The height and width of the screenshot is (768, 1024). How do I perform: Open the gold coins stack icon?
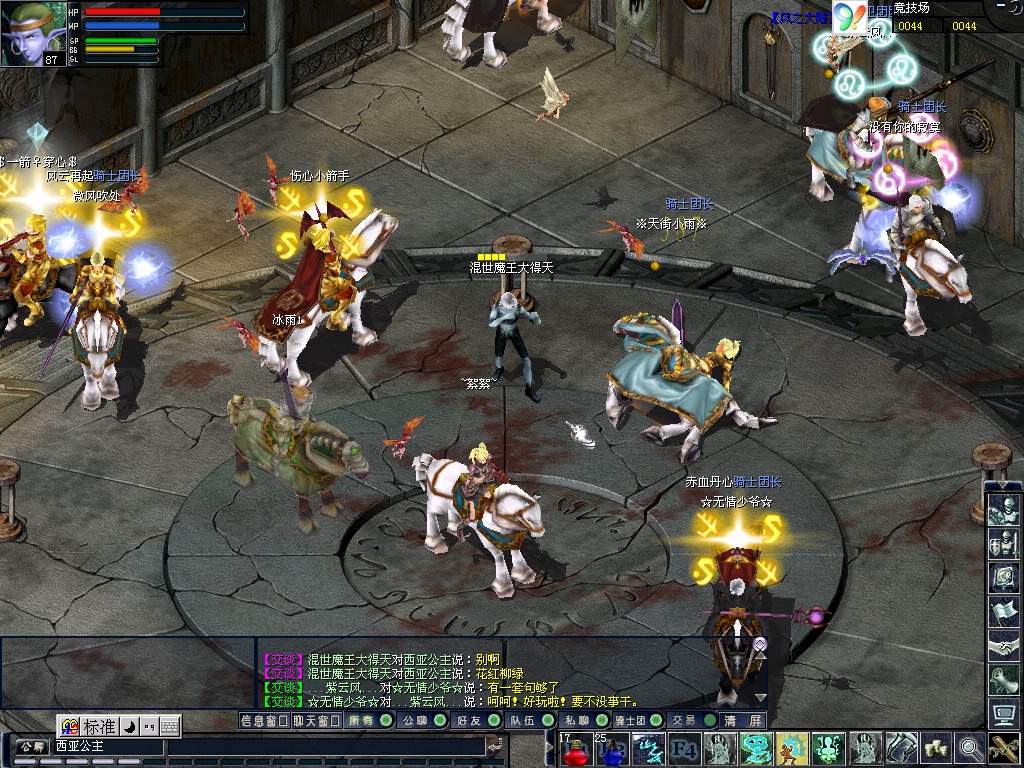(936, 748)
